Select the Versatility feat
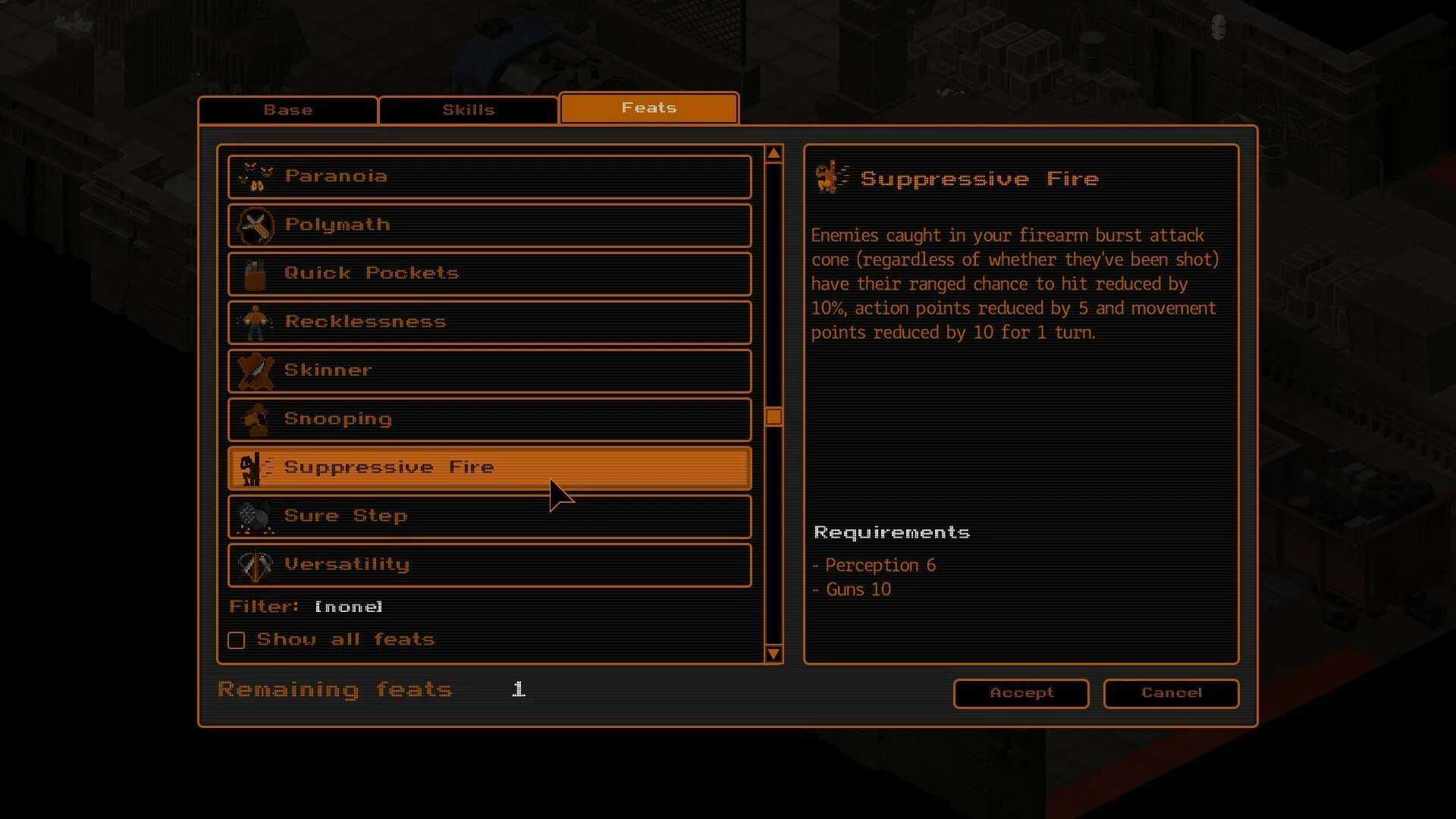Image resolution: width=1456 pixels, height=819 pixels. 489,565
